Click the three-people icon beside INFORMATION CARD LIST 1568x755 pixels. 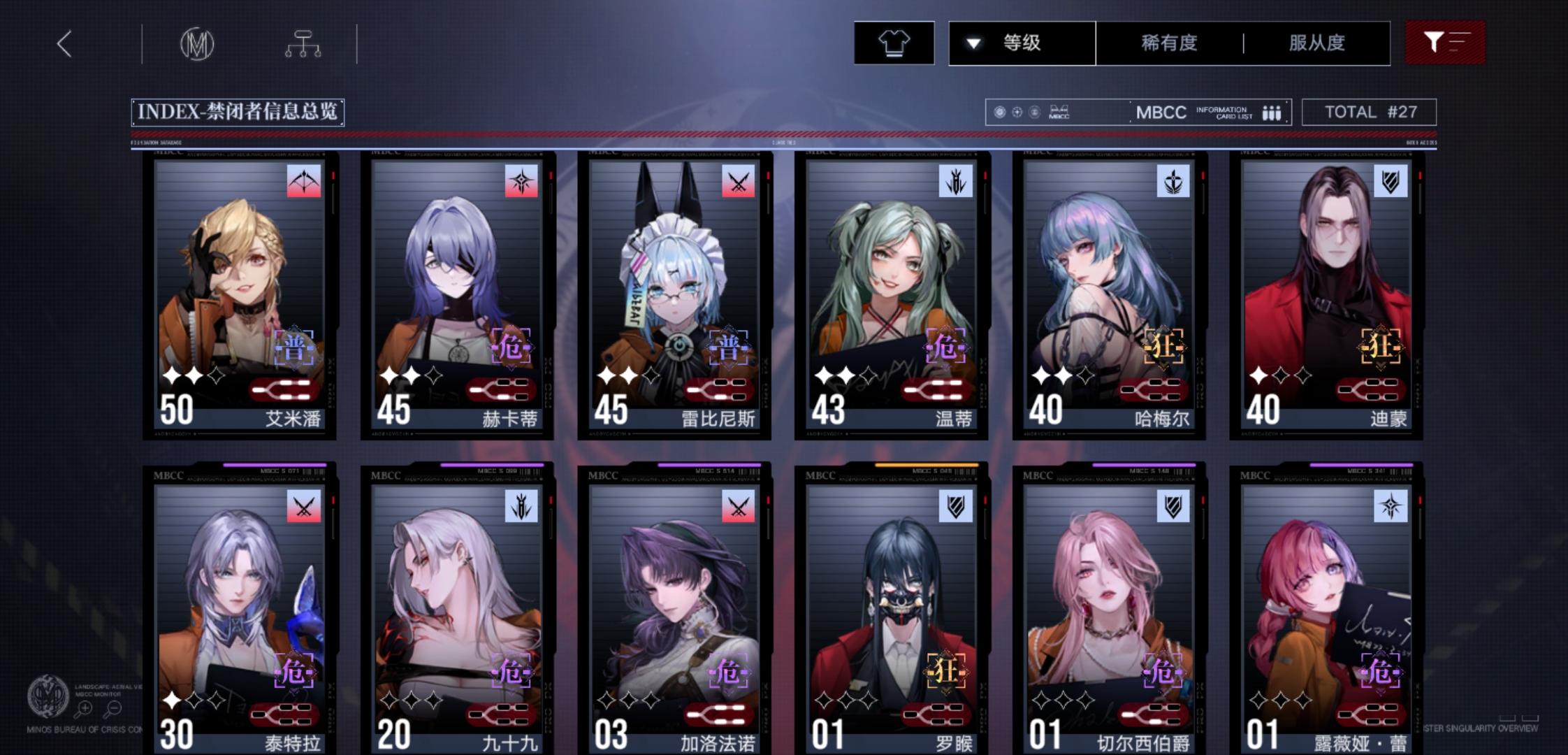[x=1272, y=112]
